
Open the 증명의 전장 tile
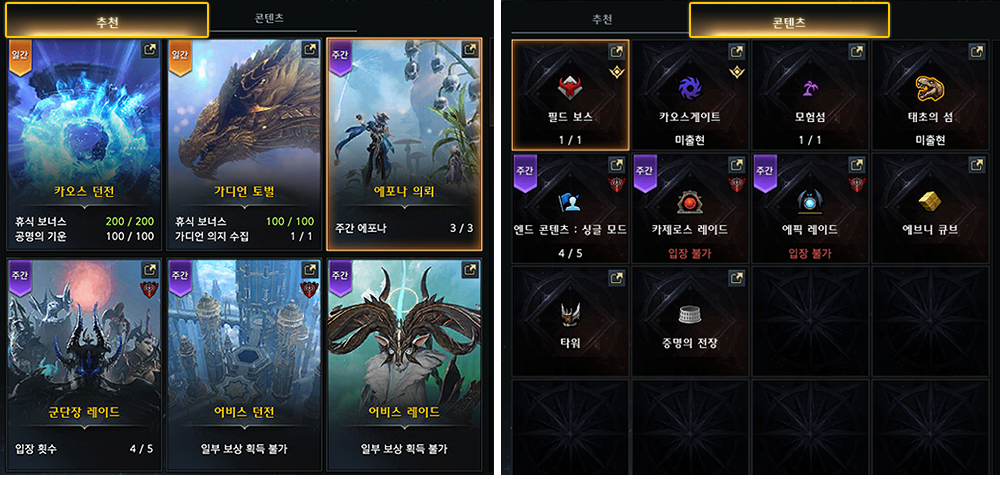coord(690,320)
